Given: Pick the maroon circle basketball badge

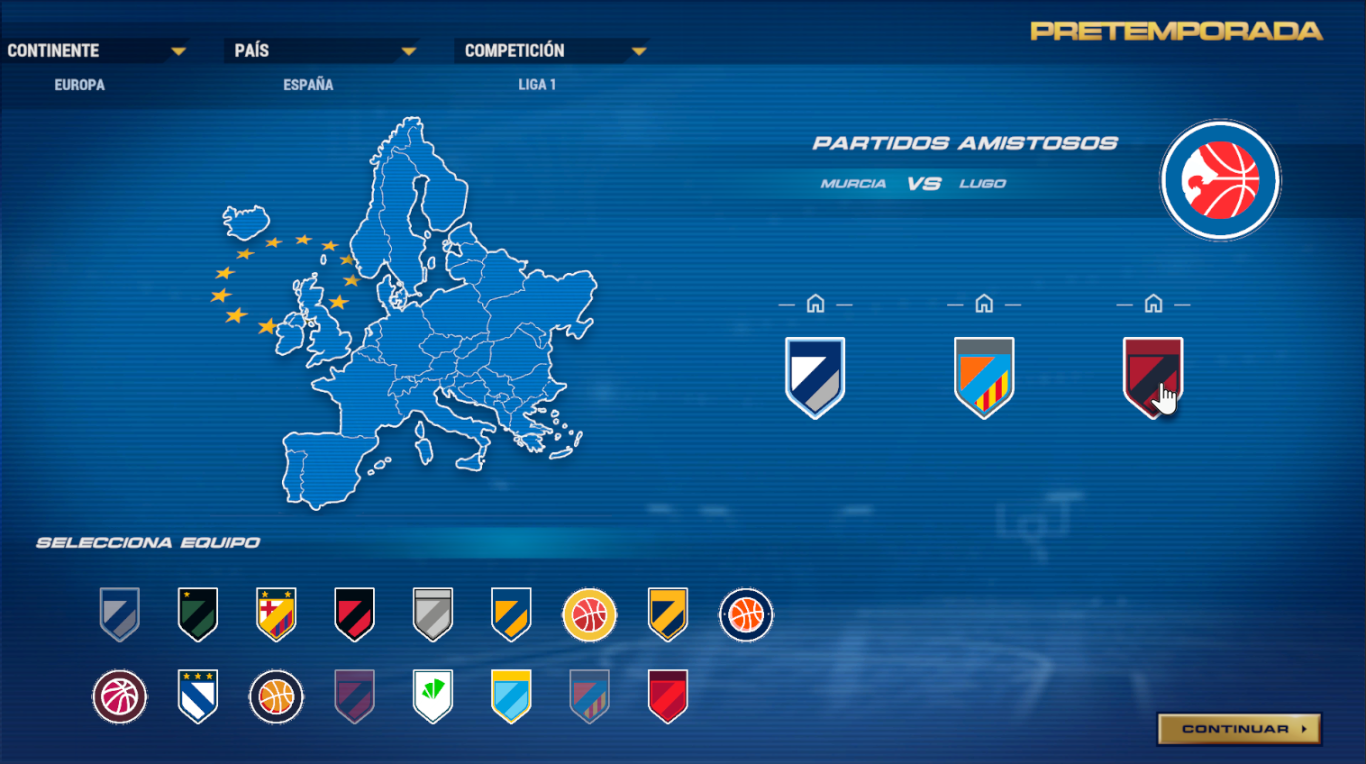Looking at the screenshot, I should point(120,696).
